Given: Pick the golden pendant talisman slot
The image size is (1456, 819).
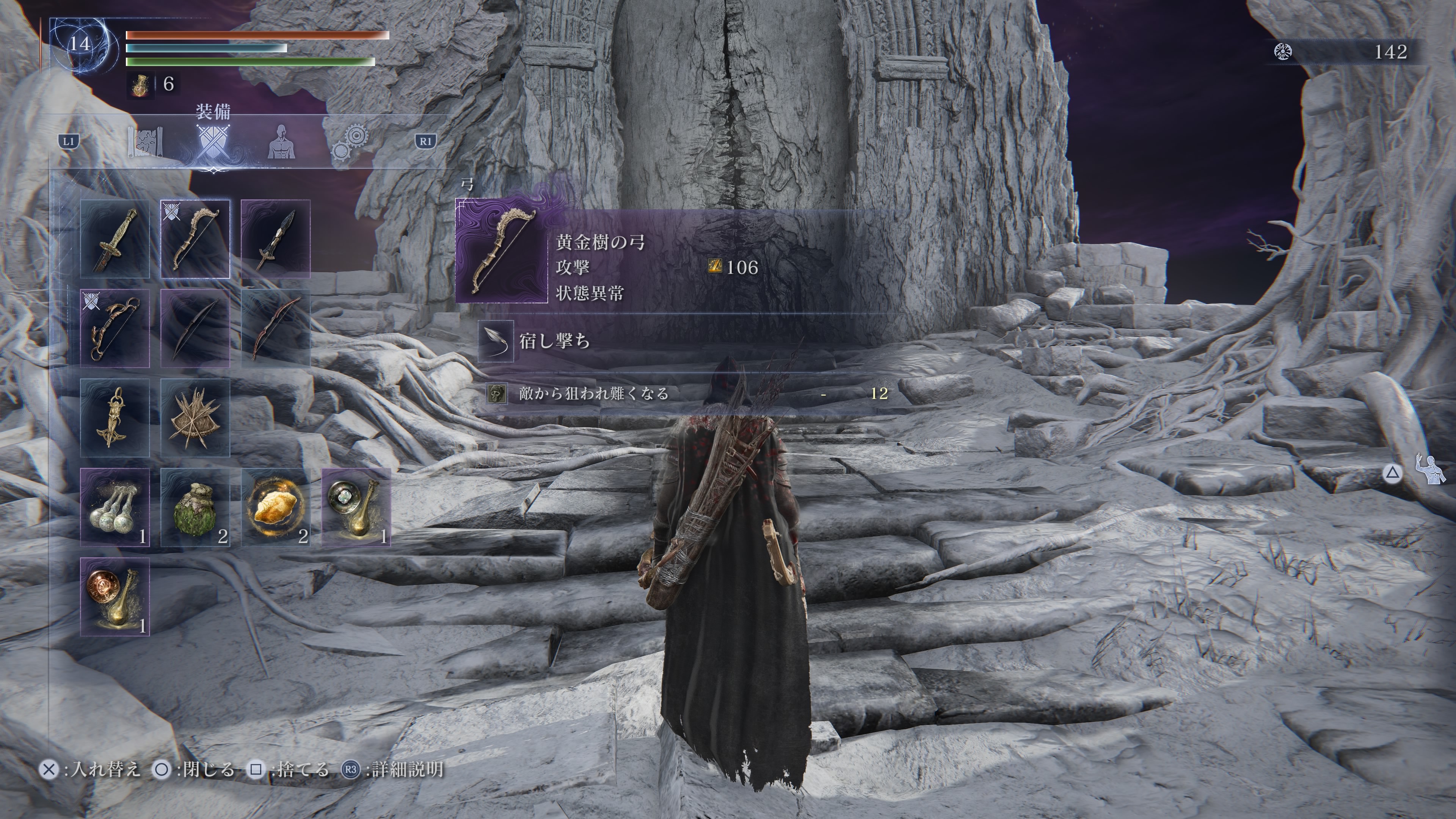Looking at the screenshot, I should tap(115, 418).
